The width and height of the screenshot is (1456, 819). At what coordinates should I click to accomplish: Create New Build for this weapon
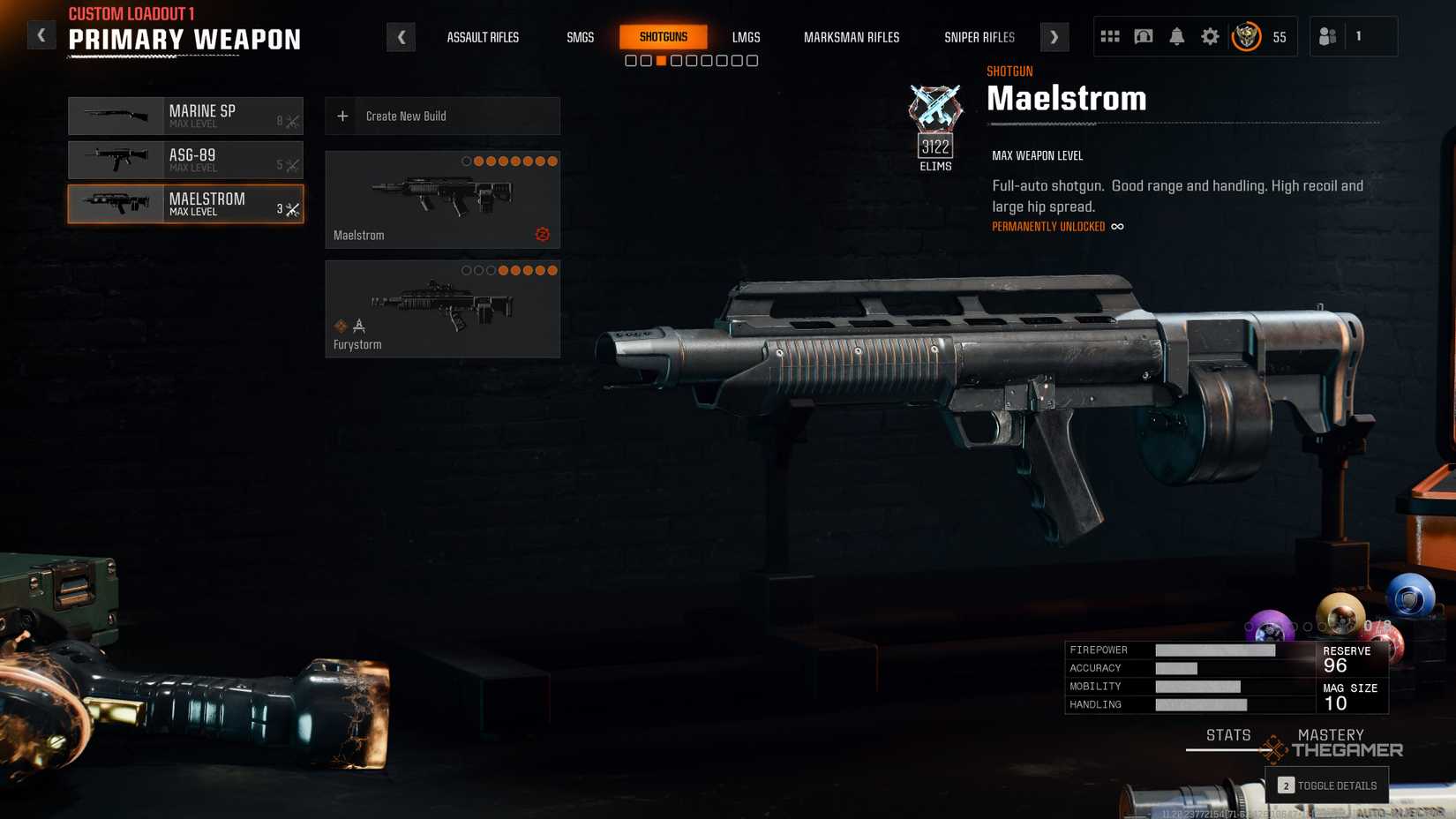442,116
